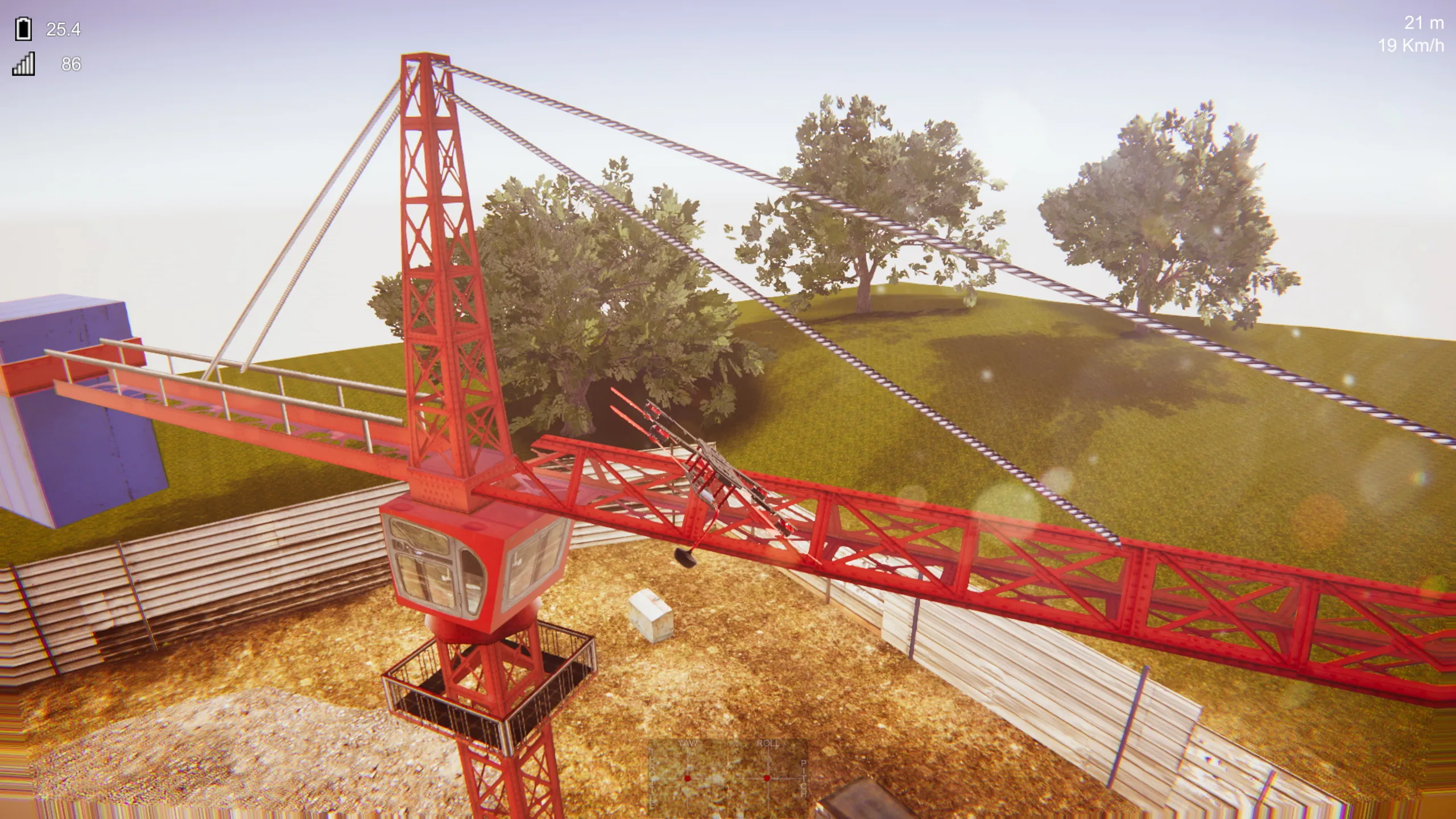Select the roll and pitch stick indicator
This screenshot has height=819, width=1456.
(767, 777)
